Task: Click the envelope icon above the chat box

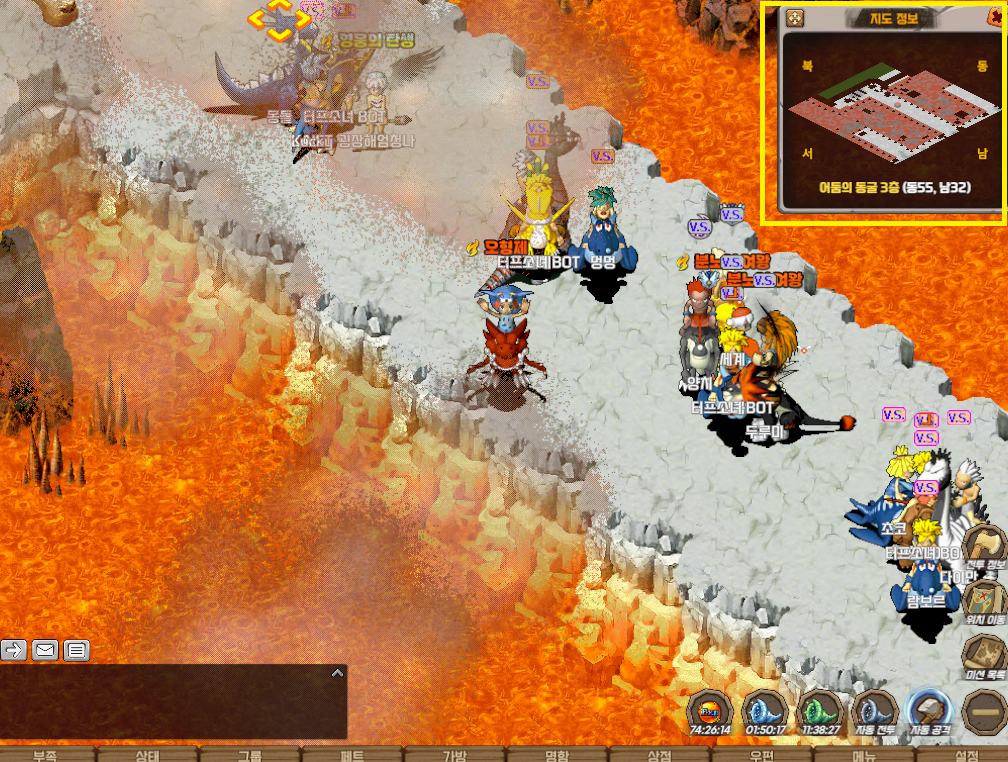Action: (45, 650)
